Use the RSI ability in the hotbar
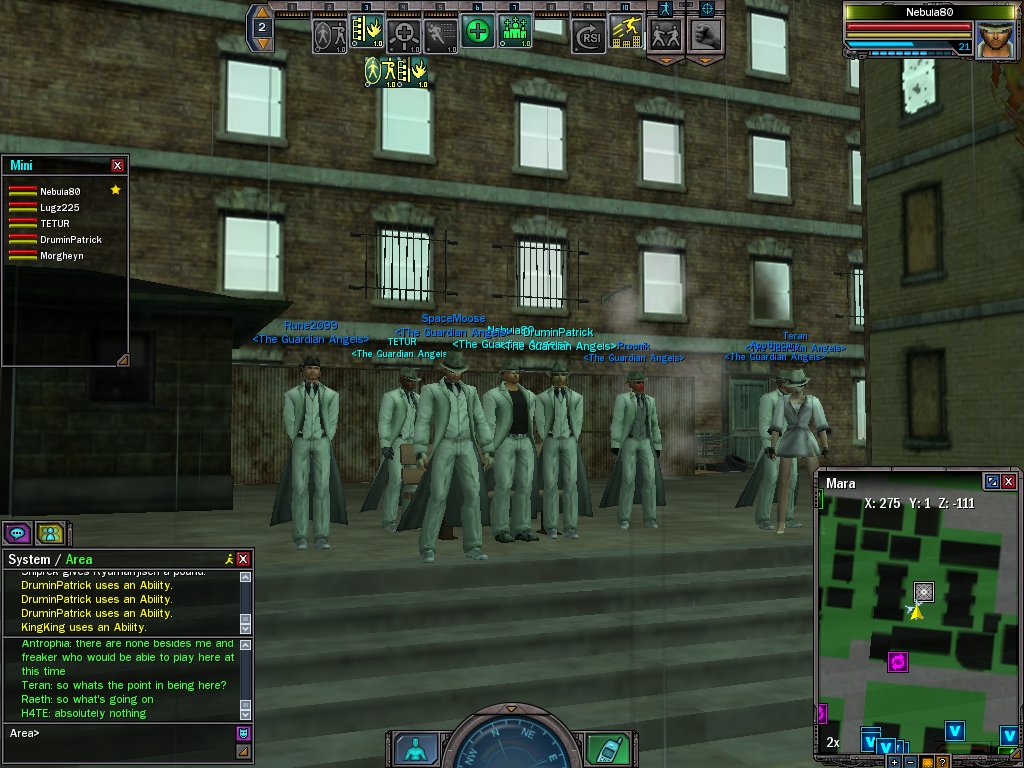 click(588, 37)
